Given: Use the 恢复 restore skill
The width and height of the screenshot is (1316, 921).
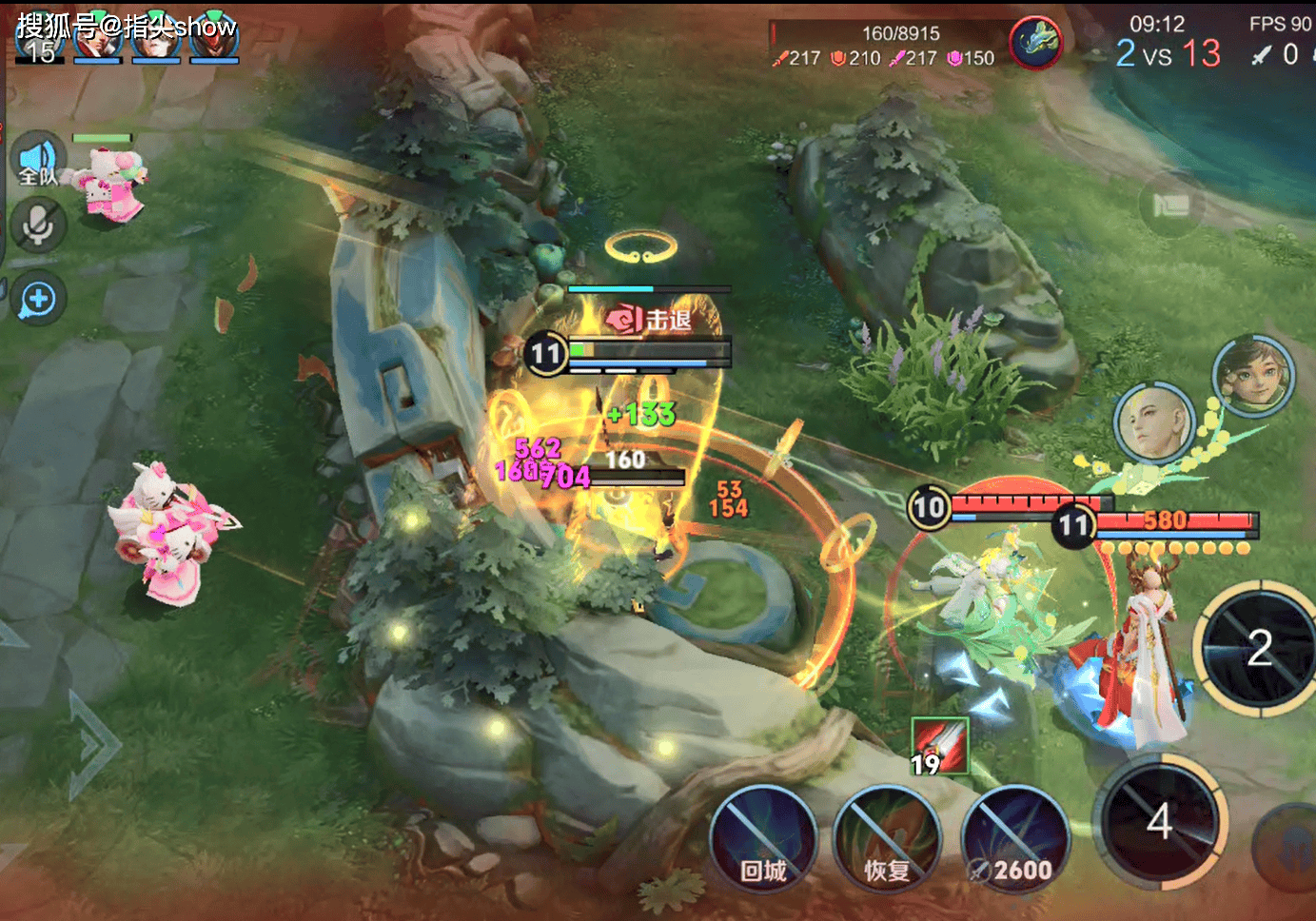Looking at the screenshot, I should pos(887,839).
